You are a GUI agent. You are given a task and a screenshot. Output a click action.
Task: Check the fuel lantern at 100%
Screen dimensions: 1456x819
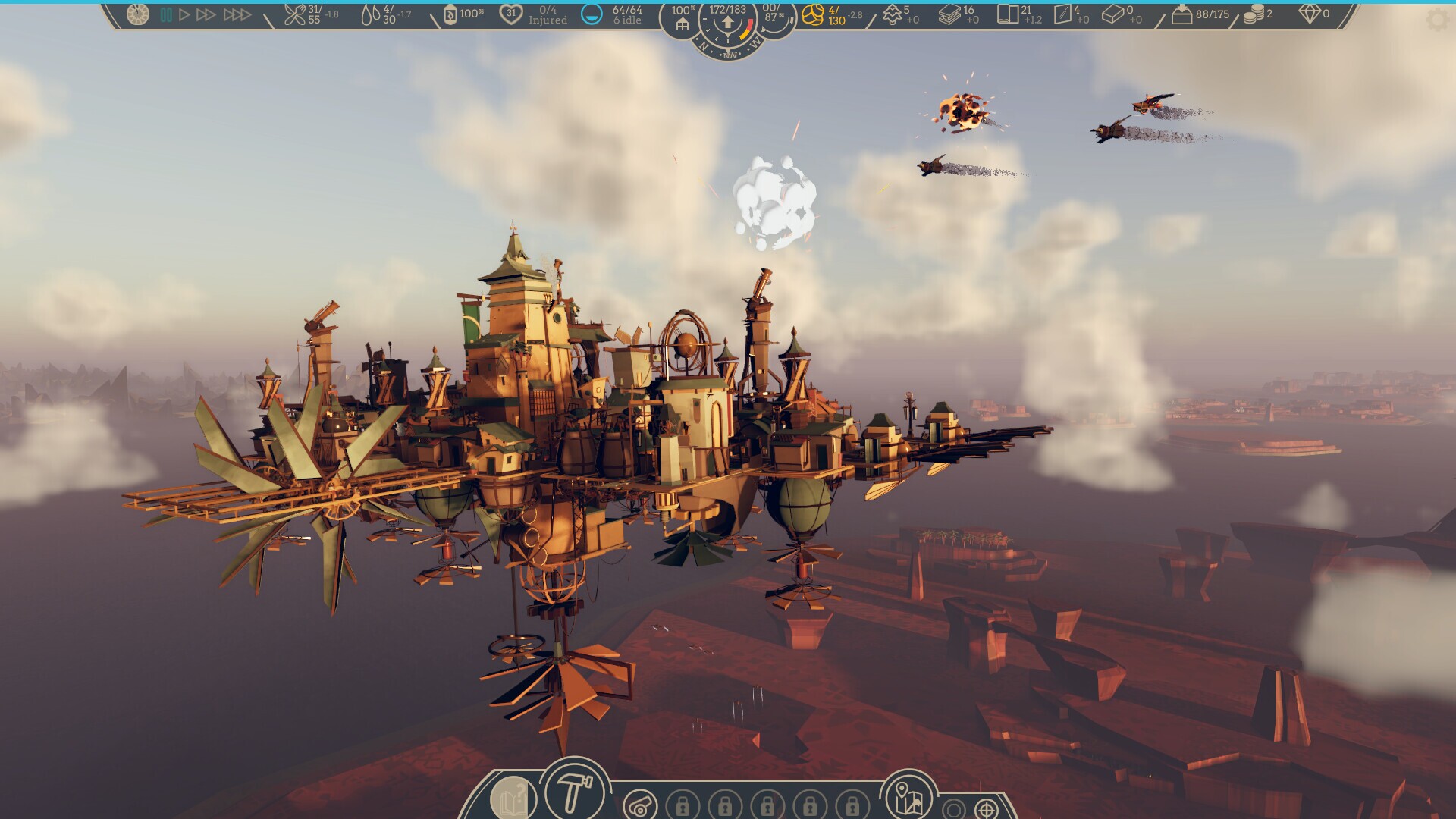450,16
